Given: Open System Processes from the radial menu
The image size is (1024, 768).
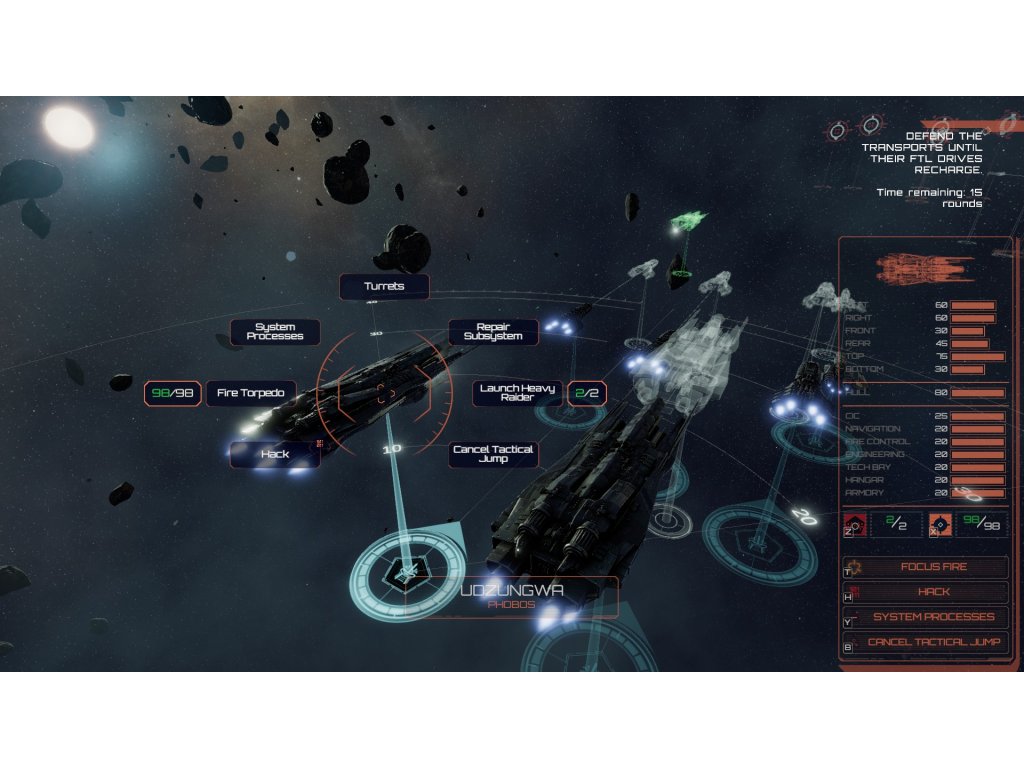Looking at the screenshot, I should pyautogui.click(x=275, y=332).
